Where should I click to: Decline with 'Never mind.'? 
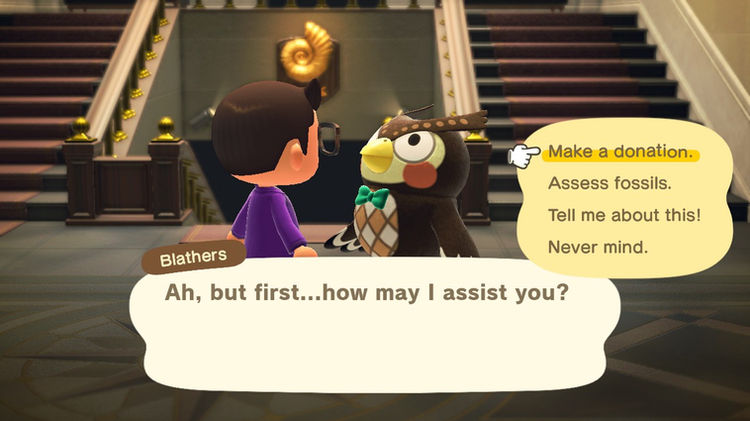tap(597, 246)
